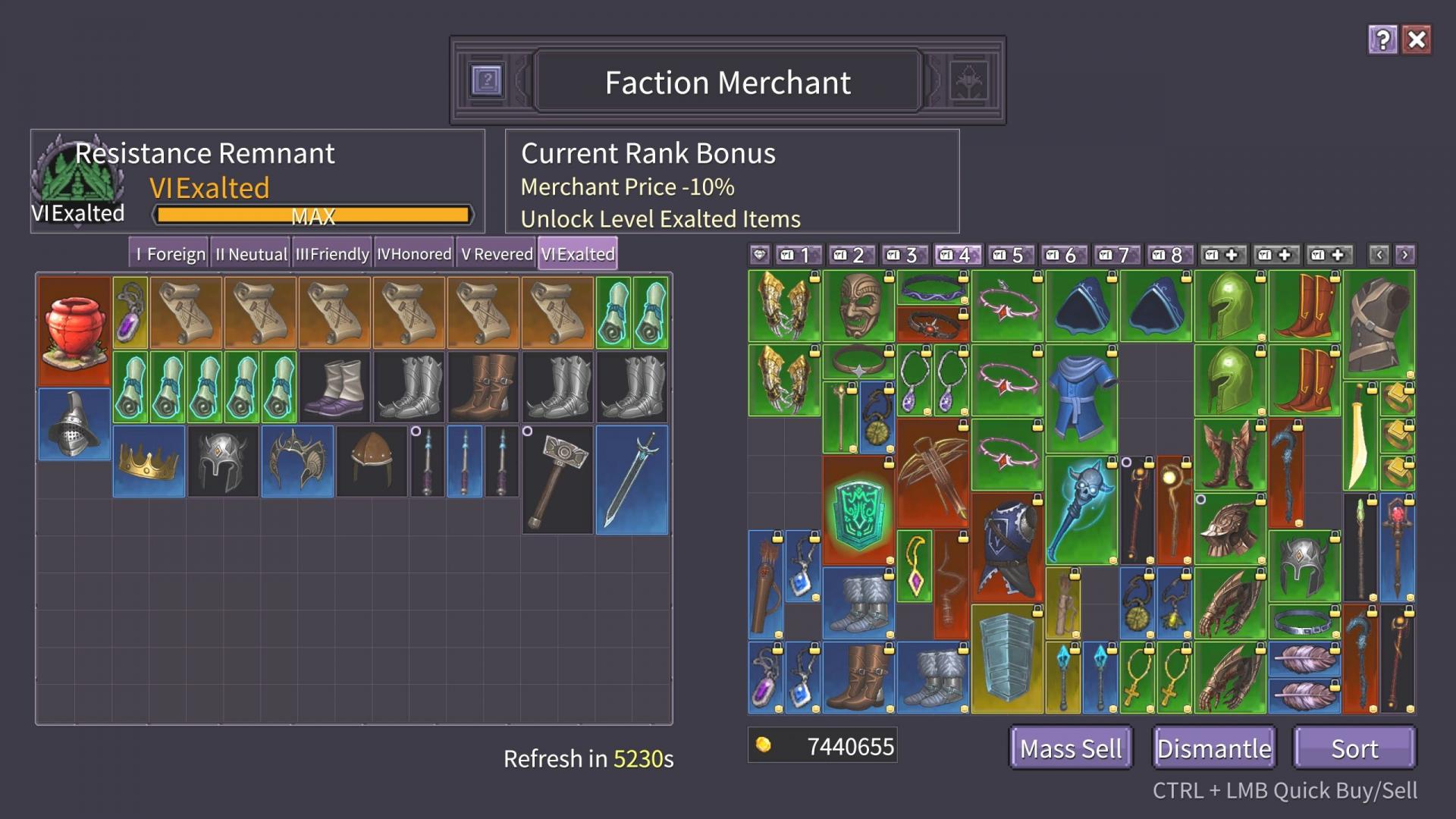Image resolution: width=1456 pixels, height=819 pixels.
Task: Pick the golden crown in merchant stock
Action: click(149, 461)
